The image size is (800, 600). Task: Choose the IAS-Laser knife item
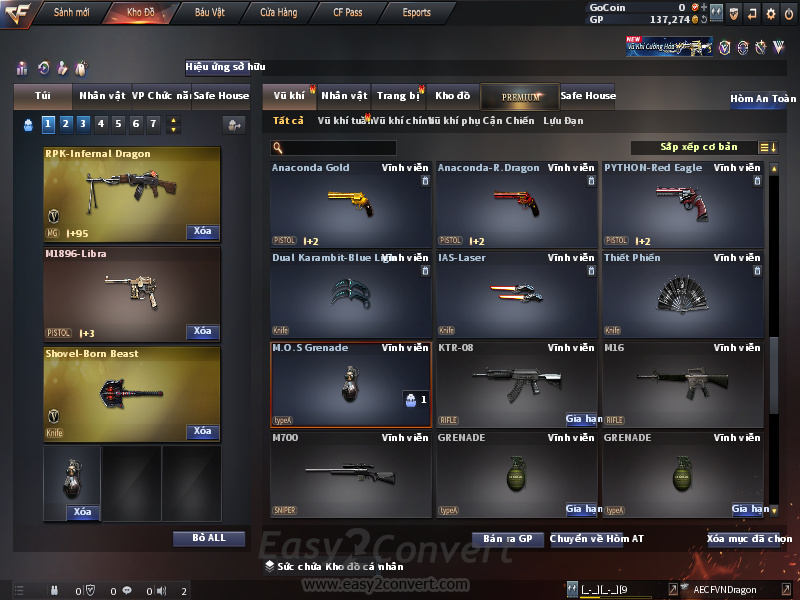coord(516,295)
